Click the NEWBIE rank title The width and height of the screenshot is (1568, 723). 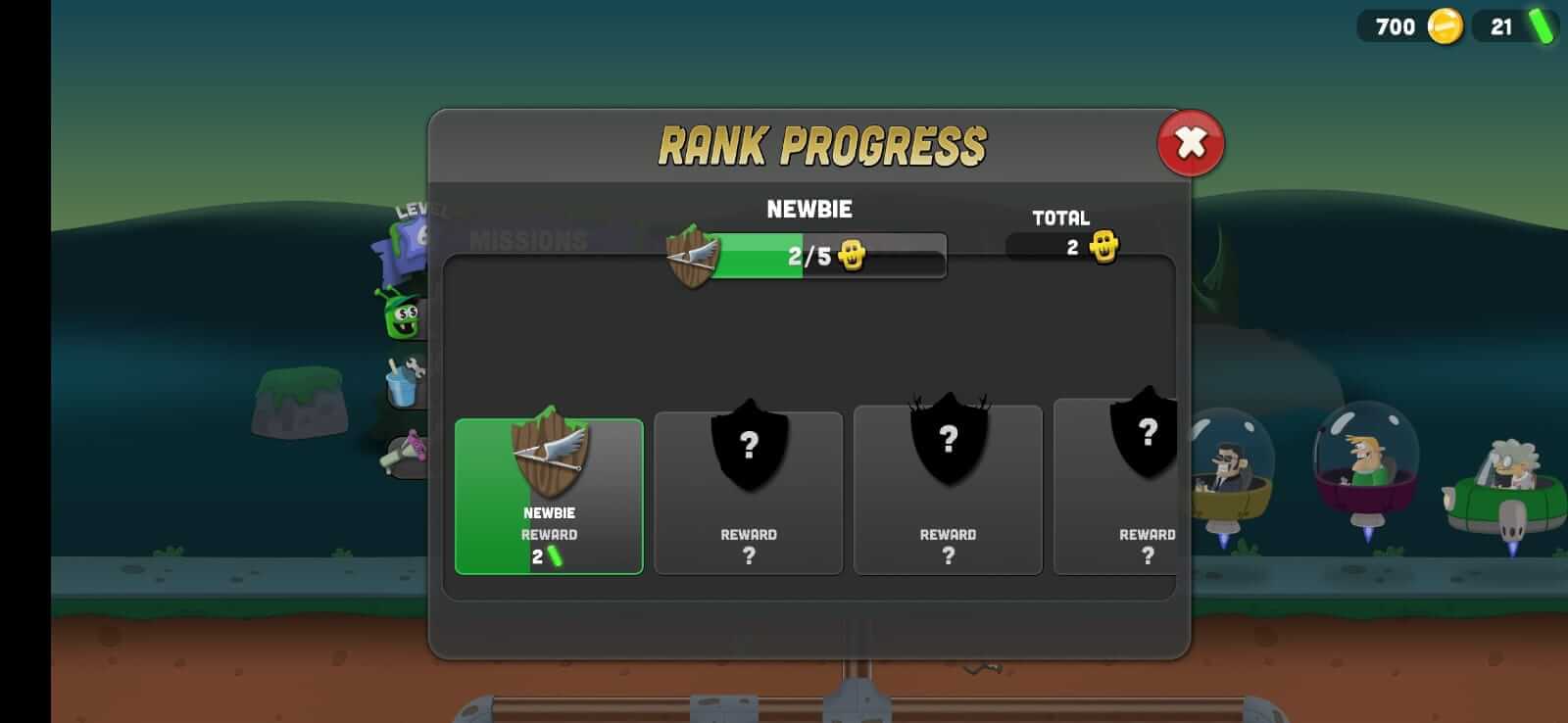coord(809,209)
